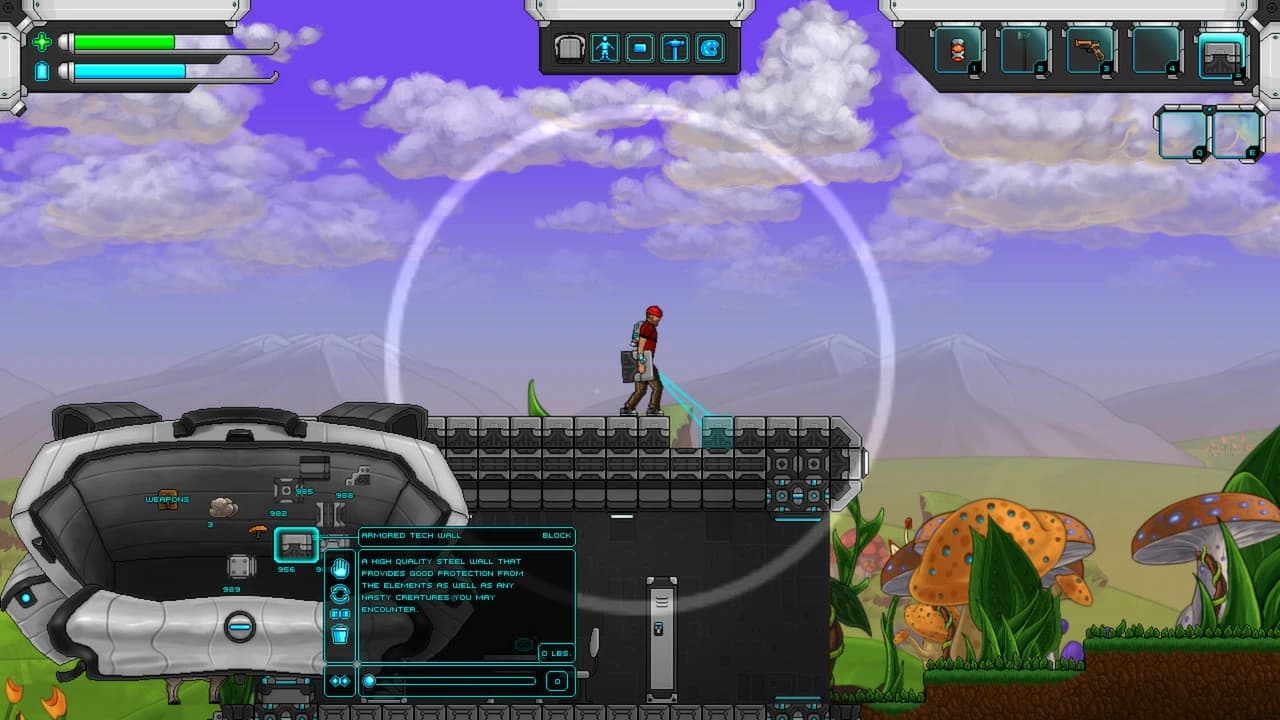Click the hand grab icon beside item description
This screenshot has height=720, width=1280.
pyautogui.click(x=340, y=568)
